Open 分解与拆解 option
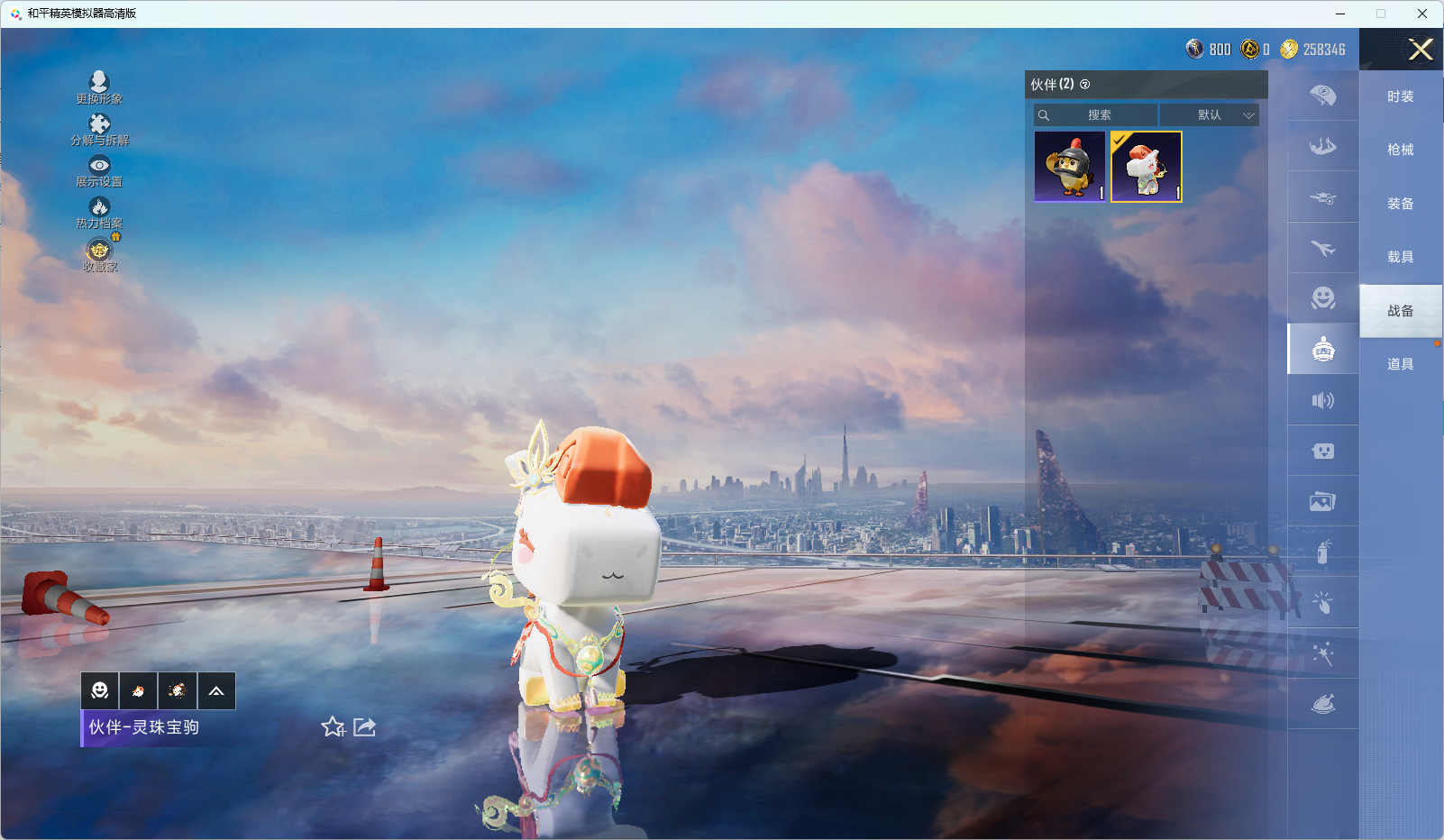This screenshot has width=1444, height=840. (x=99, y=129)
